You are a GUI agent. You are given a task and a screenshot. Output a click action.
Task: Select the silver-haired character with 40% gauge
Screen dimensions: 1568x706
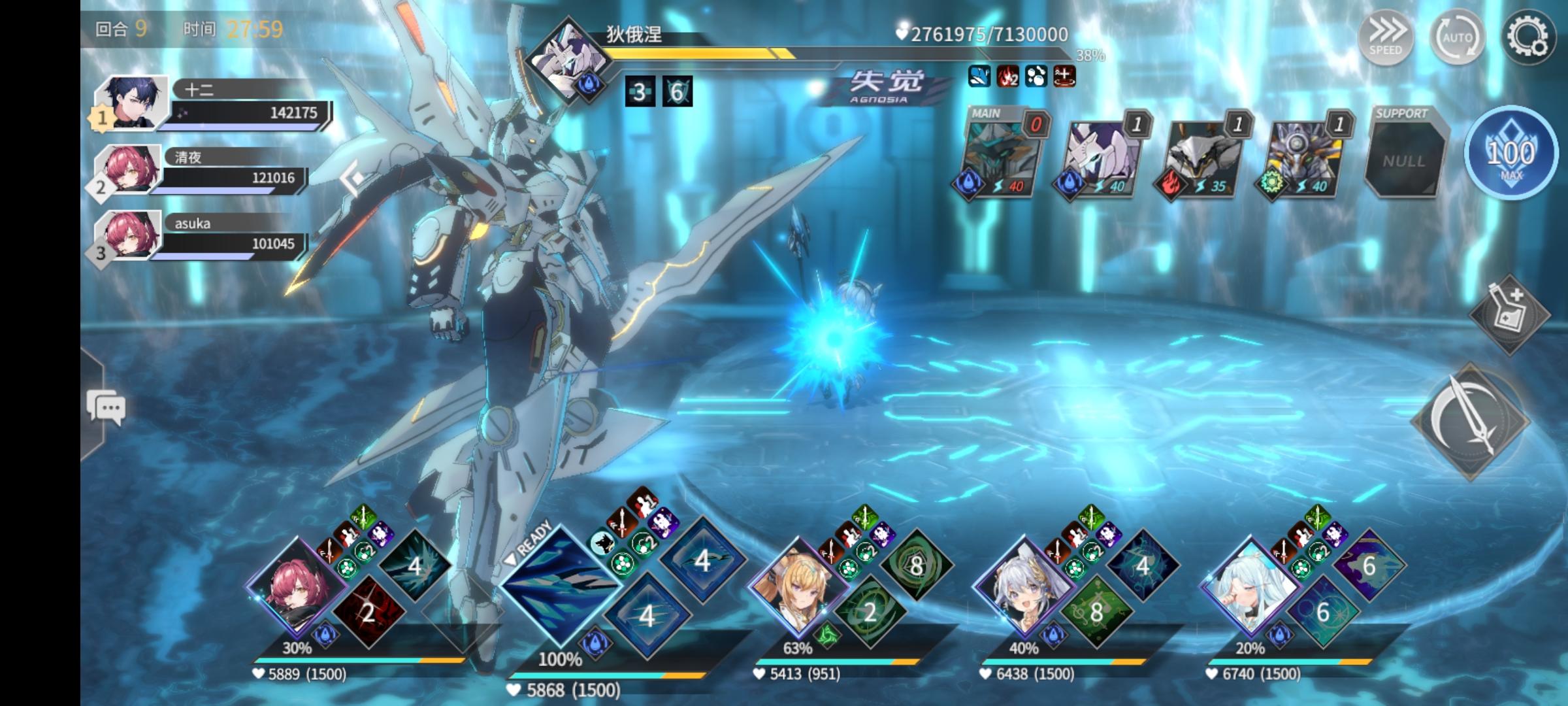(1022, 588)
